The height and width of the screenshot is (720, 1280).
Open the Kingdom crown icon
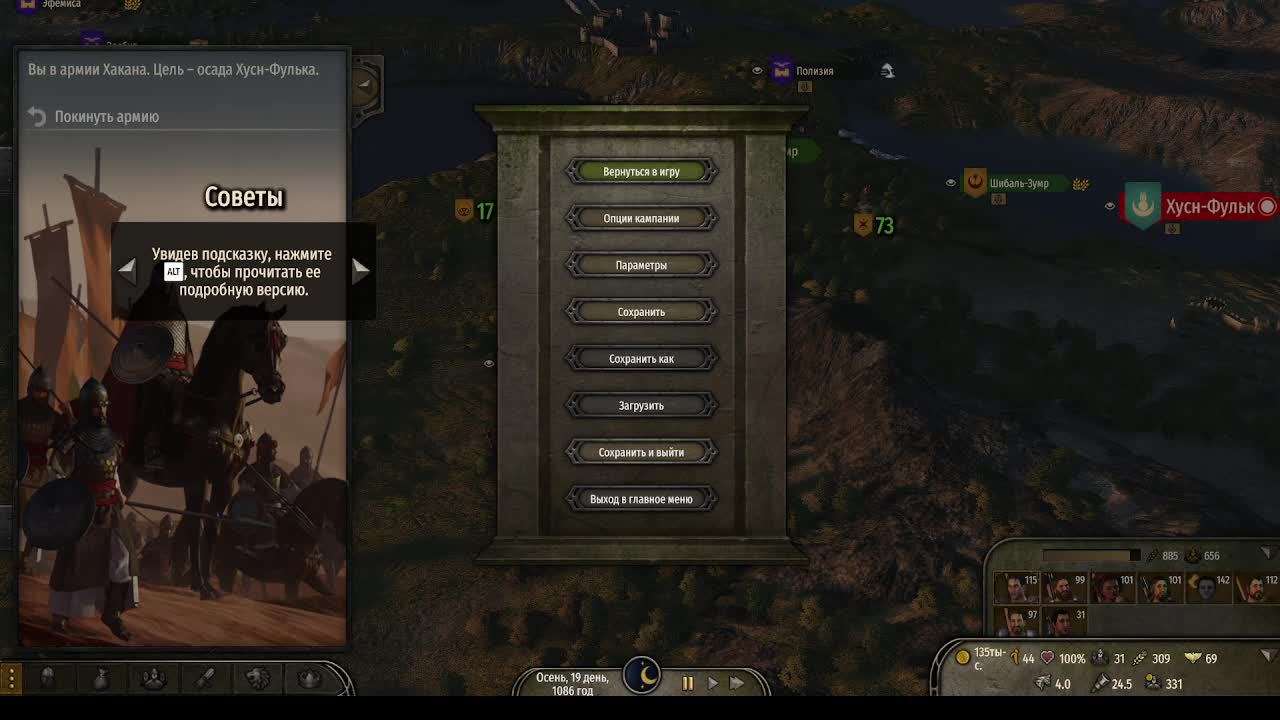tap(308, 677)
